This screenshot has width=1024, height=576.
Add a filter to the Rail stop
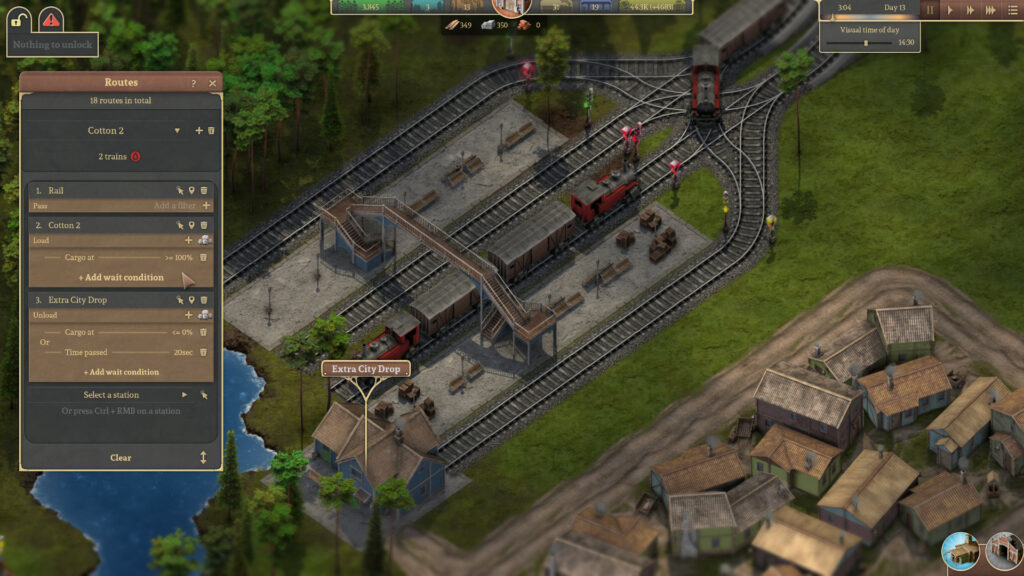coord(206,205)
